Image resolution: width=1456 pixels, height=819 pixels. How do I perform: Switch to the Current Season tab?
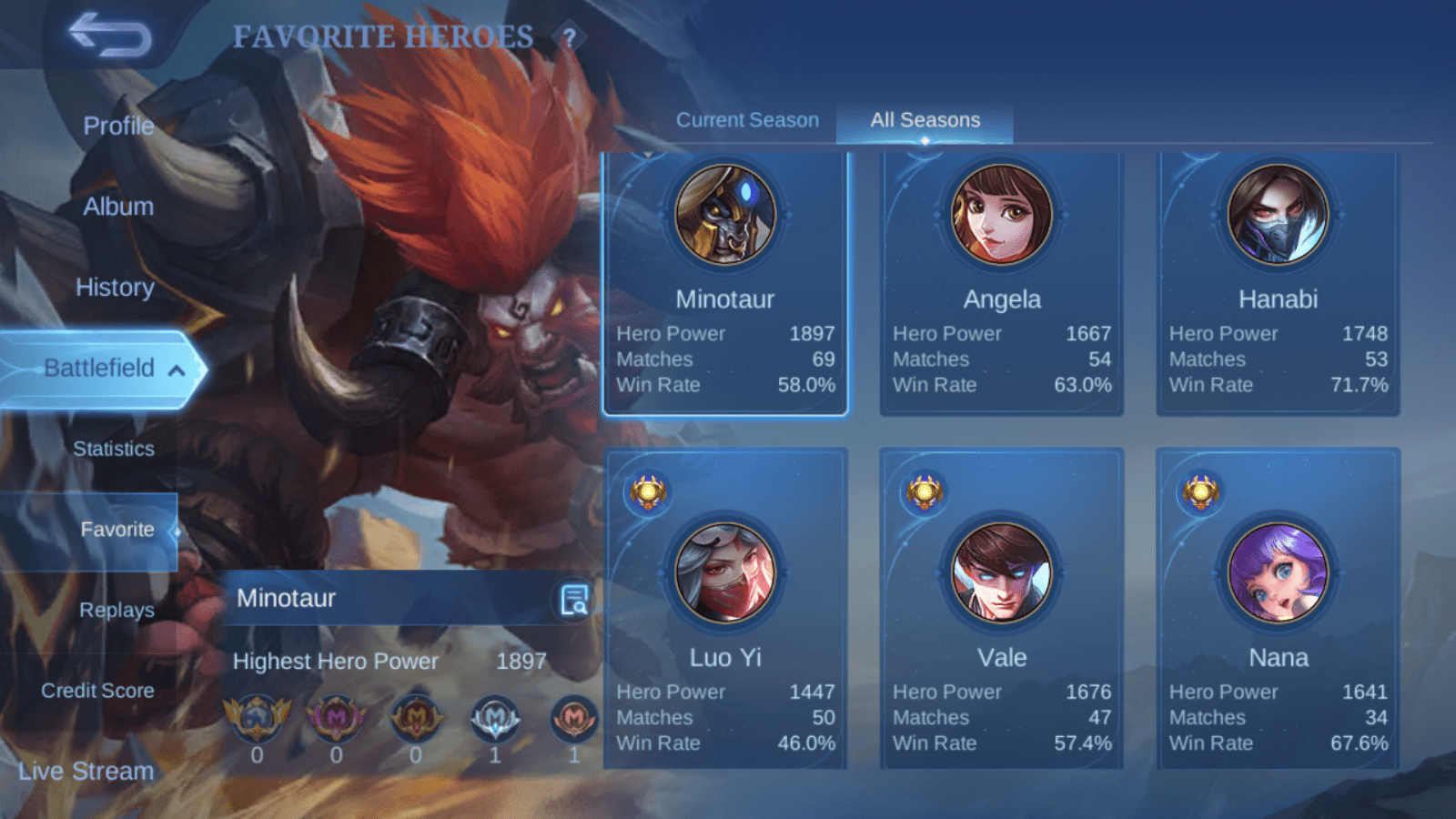[x=747, y=120]
